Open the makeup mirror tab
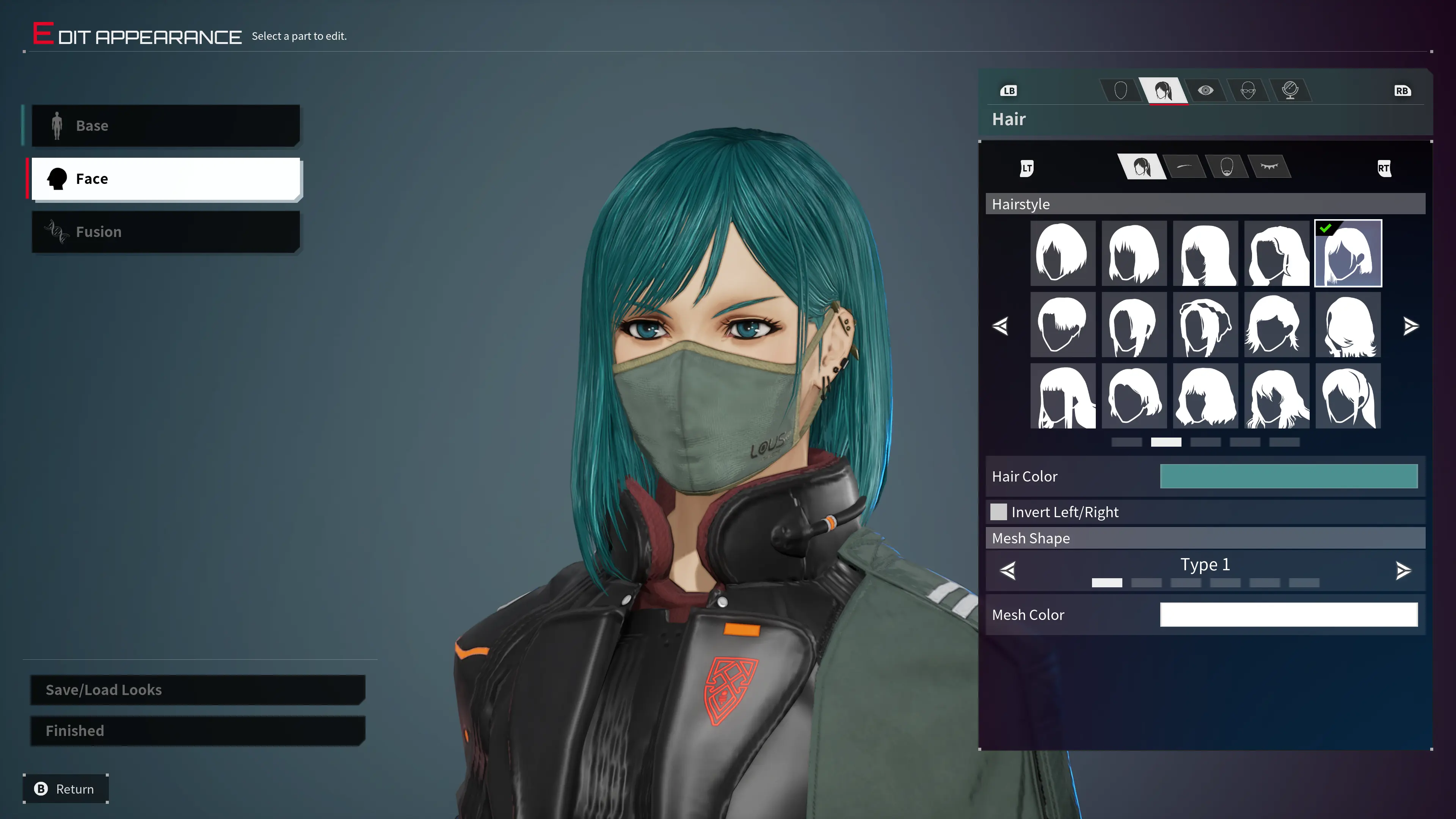Viewport: 1456px width, 819px height. 1290,91
